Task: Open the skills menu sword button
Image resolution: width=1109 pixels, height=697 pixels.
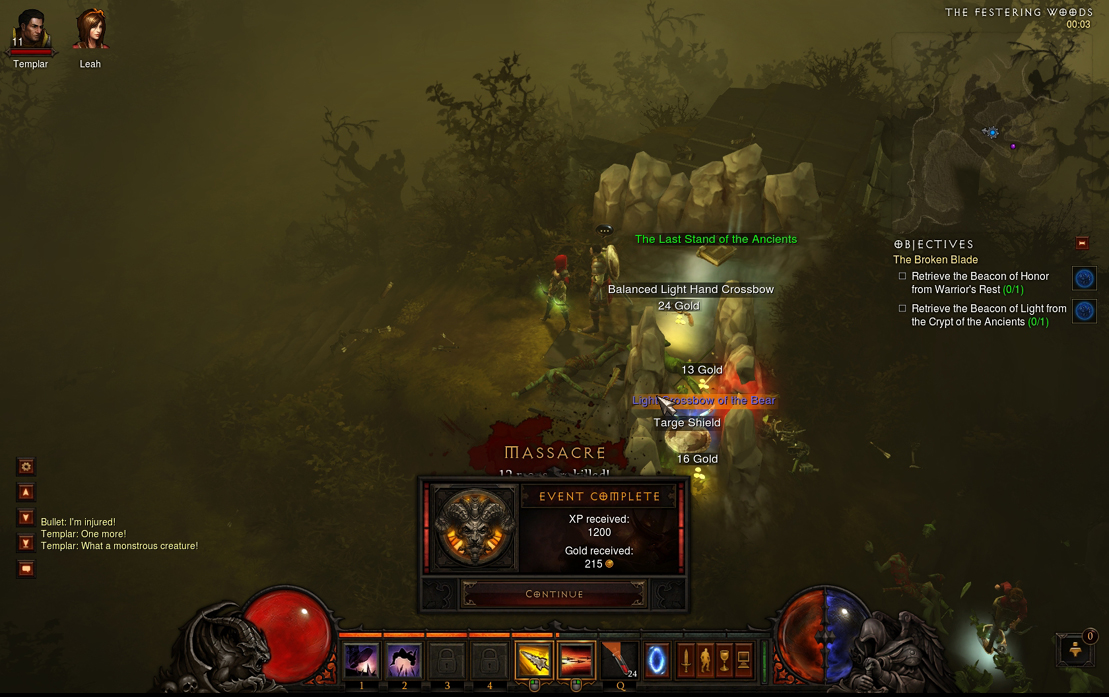Action: click(686, 660)
